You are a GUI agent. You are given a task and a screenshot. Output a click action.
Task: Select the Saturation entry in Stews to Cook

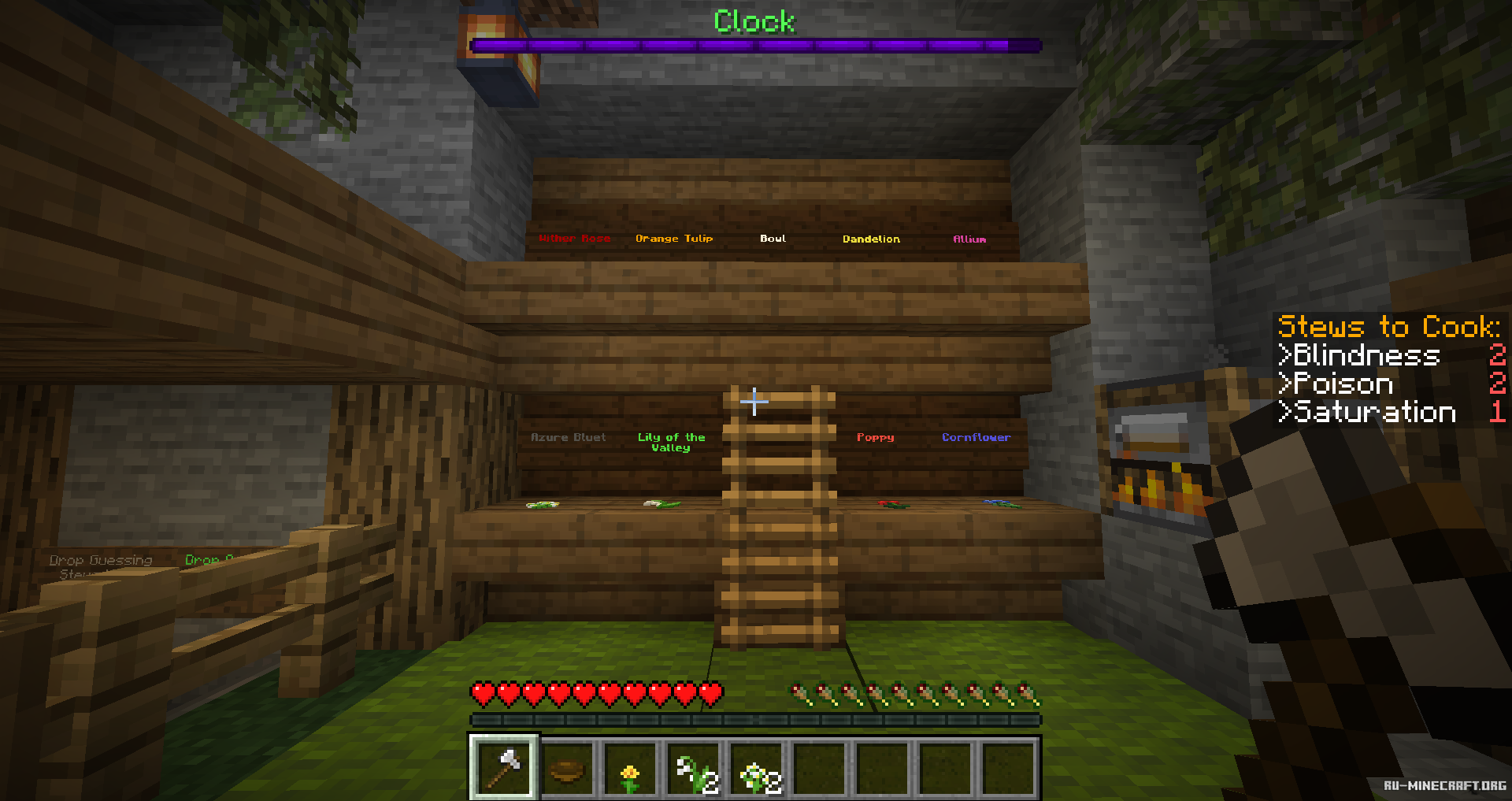pos(1368,413)
